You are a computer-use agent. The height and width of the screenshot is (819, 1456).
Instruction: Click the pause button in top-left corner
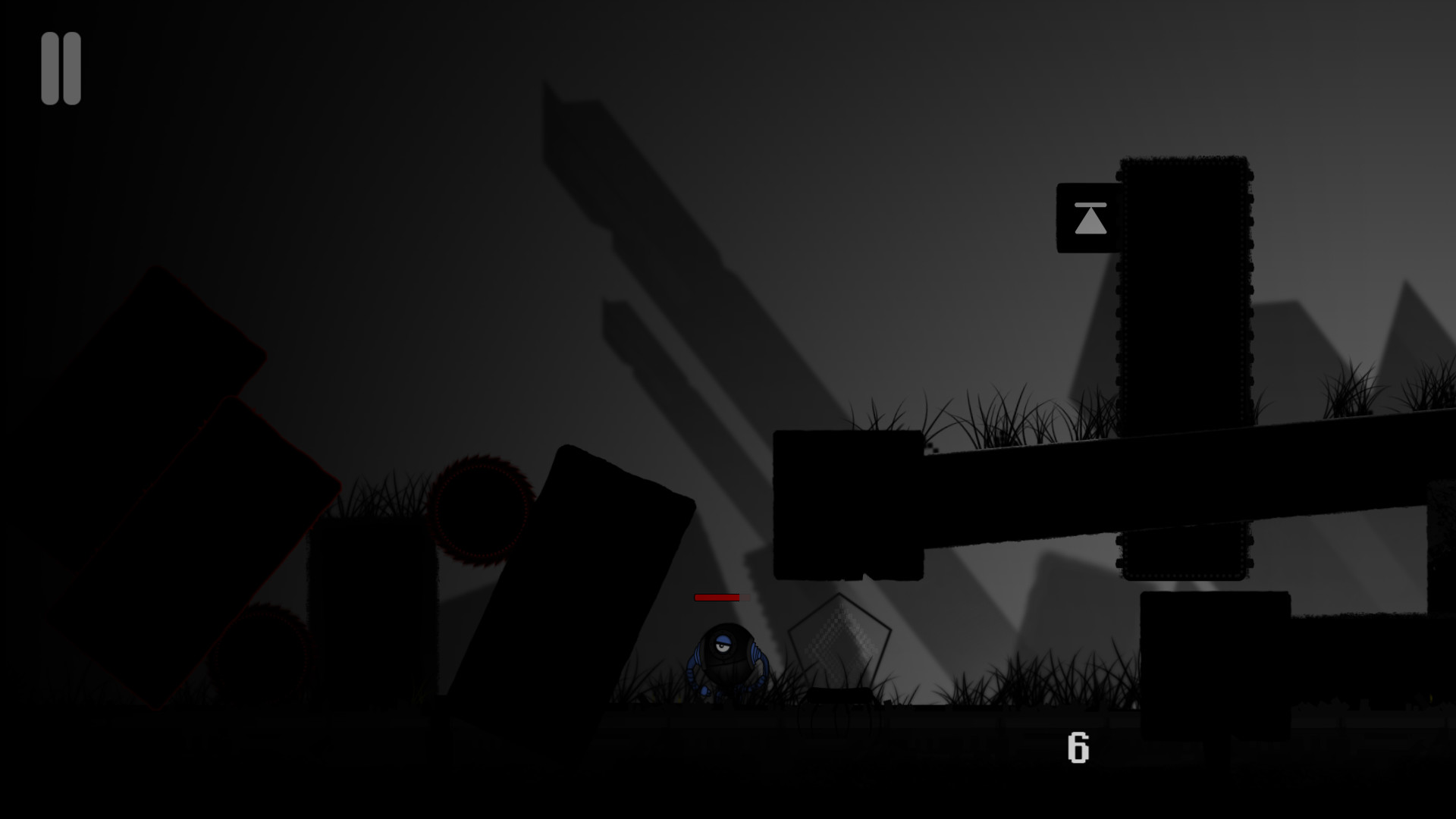(x=62, y=70)
